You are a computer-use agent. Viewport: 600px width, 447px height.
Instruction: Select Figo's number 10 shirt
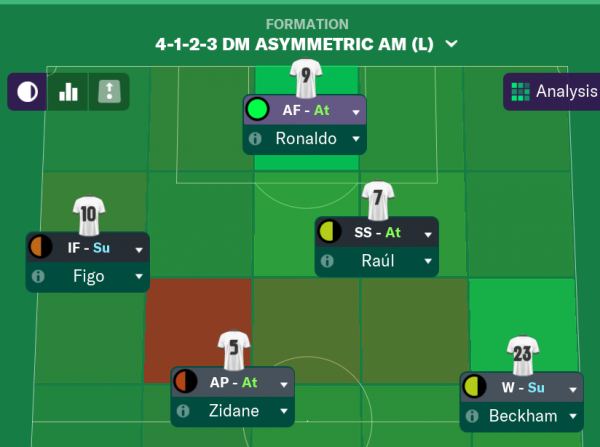click(88, 213)
